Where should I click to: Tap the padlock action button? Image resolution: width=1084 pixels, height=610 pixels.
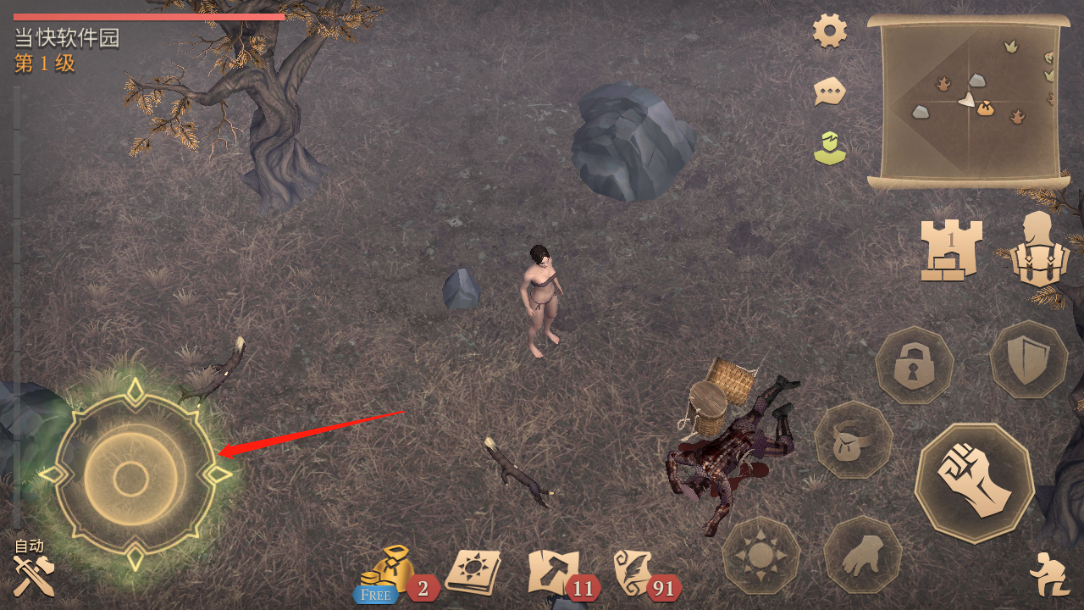[x=913, y=366]
